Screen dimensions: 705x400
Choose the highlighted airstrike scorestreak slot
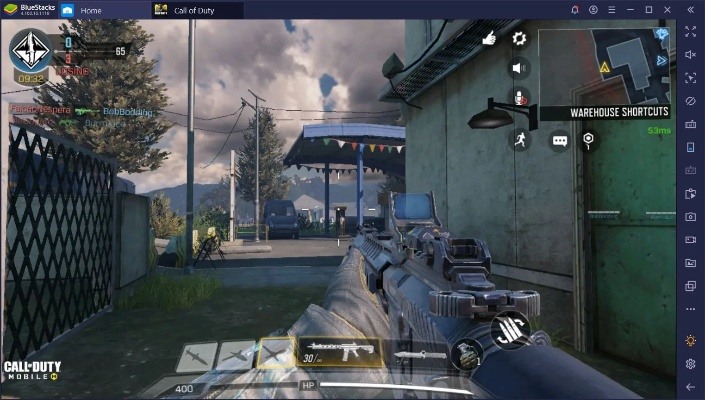click(274, 353)
